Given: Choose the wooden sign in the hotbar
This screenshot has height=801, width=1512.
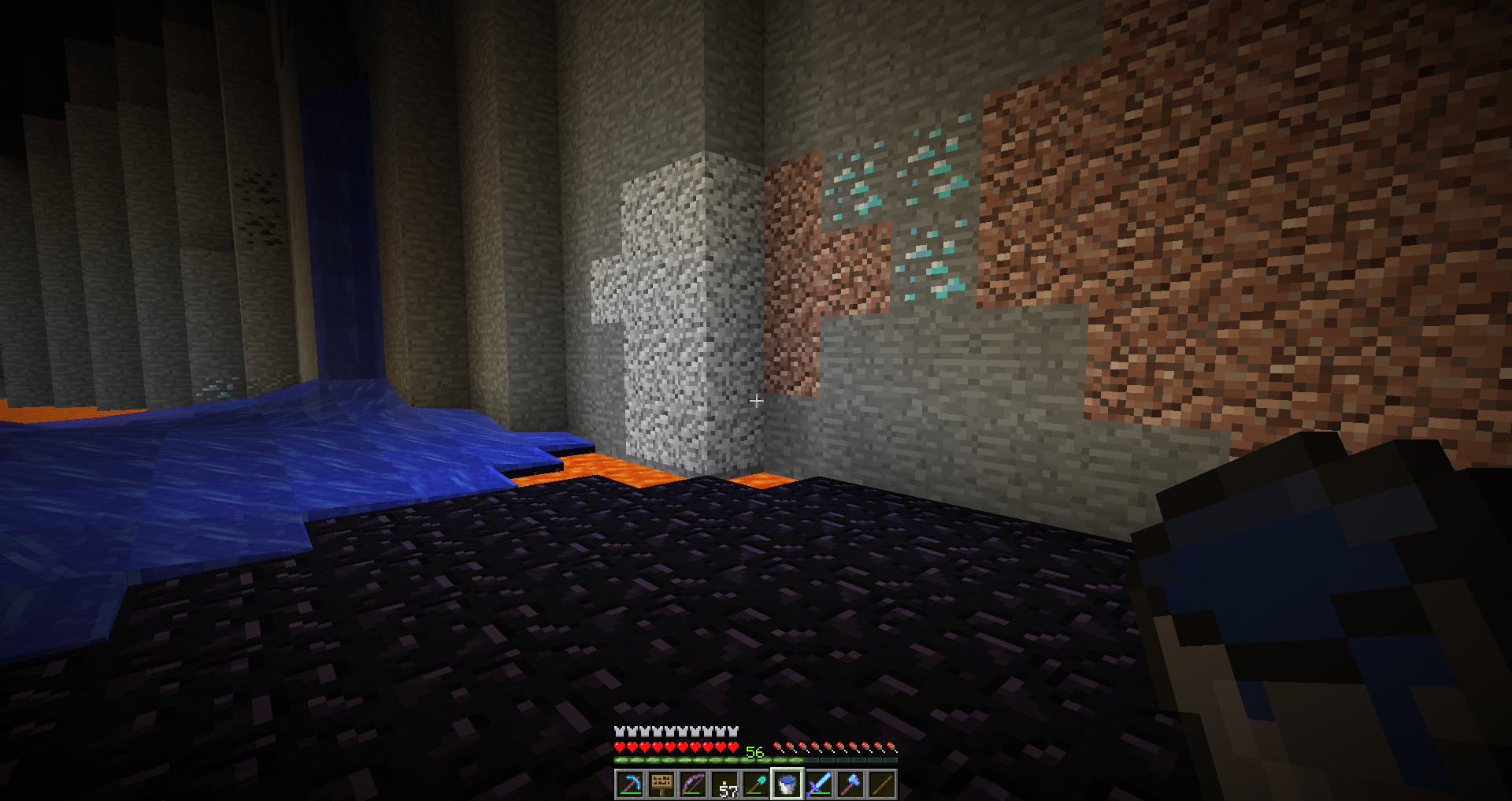Looking at the screenshot, I should click(x=661, y=784).
